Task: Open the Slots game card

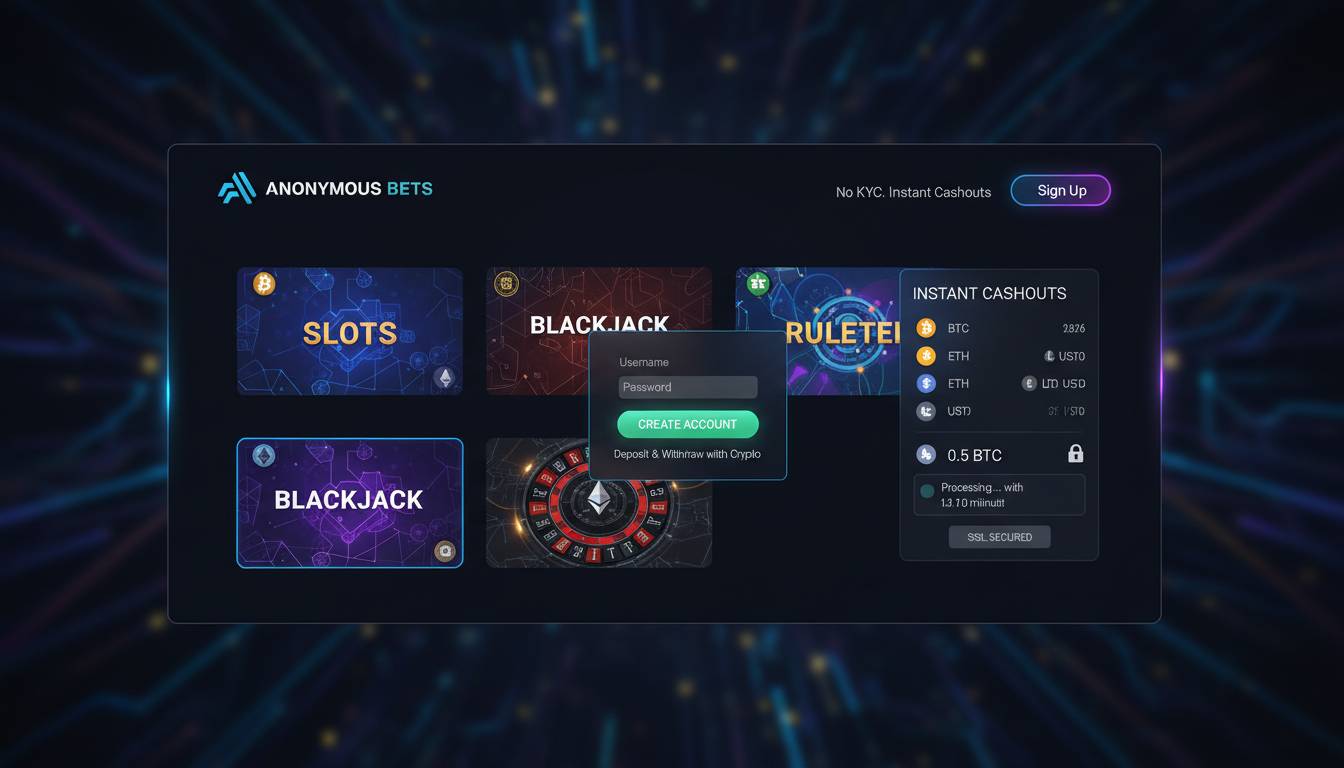Action: [x=349, y=331]
